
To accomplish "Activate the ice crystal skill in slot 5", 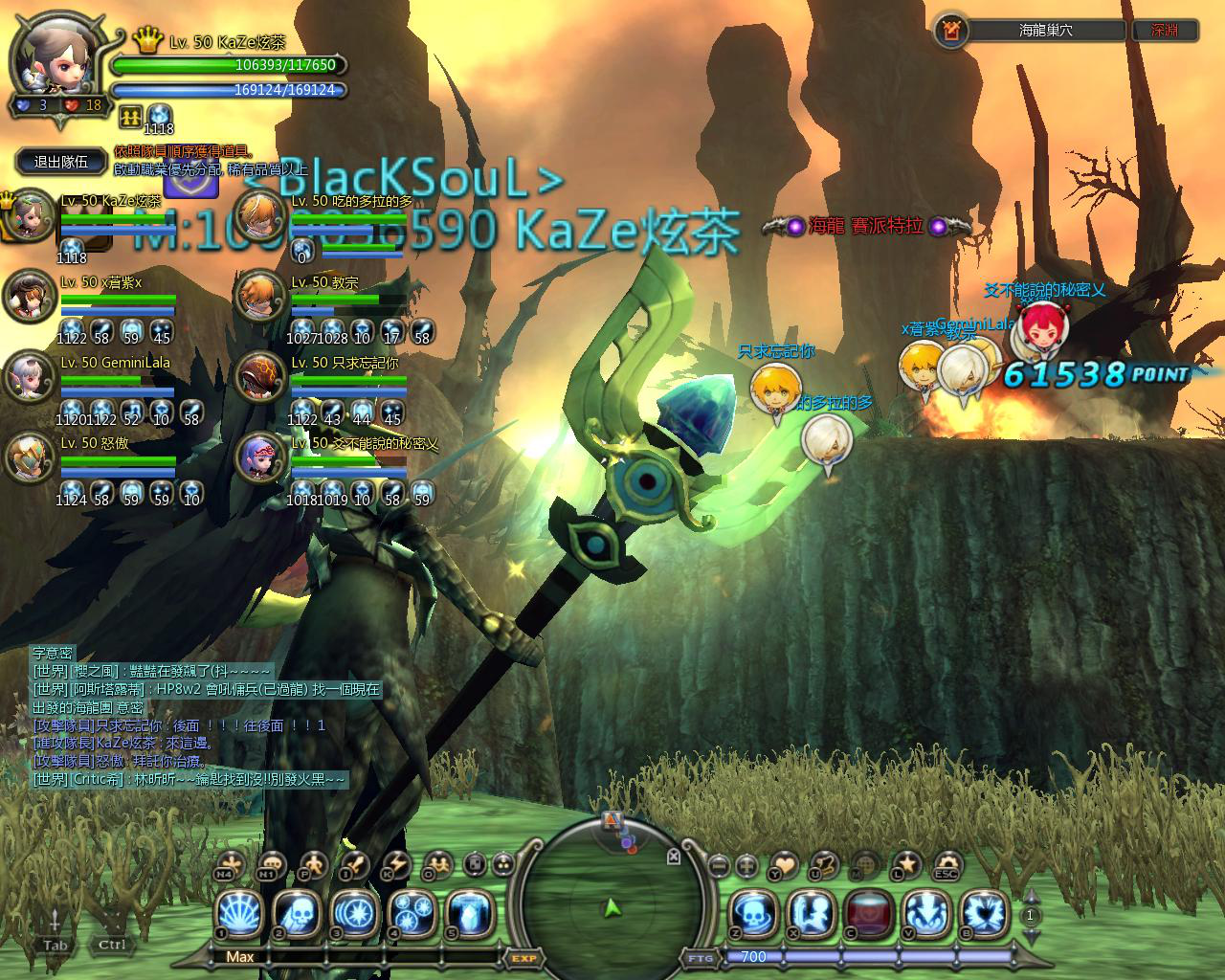I will pyautogui.click(x=471, y=912).
